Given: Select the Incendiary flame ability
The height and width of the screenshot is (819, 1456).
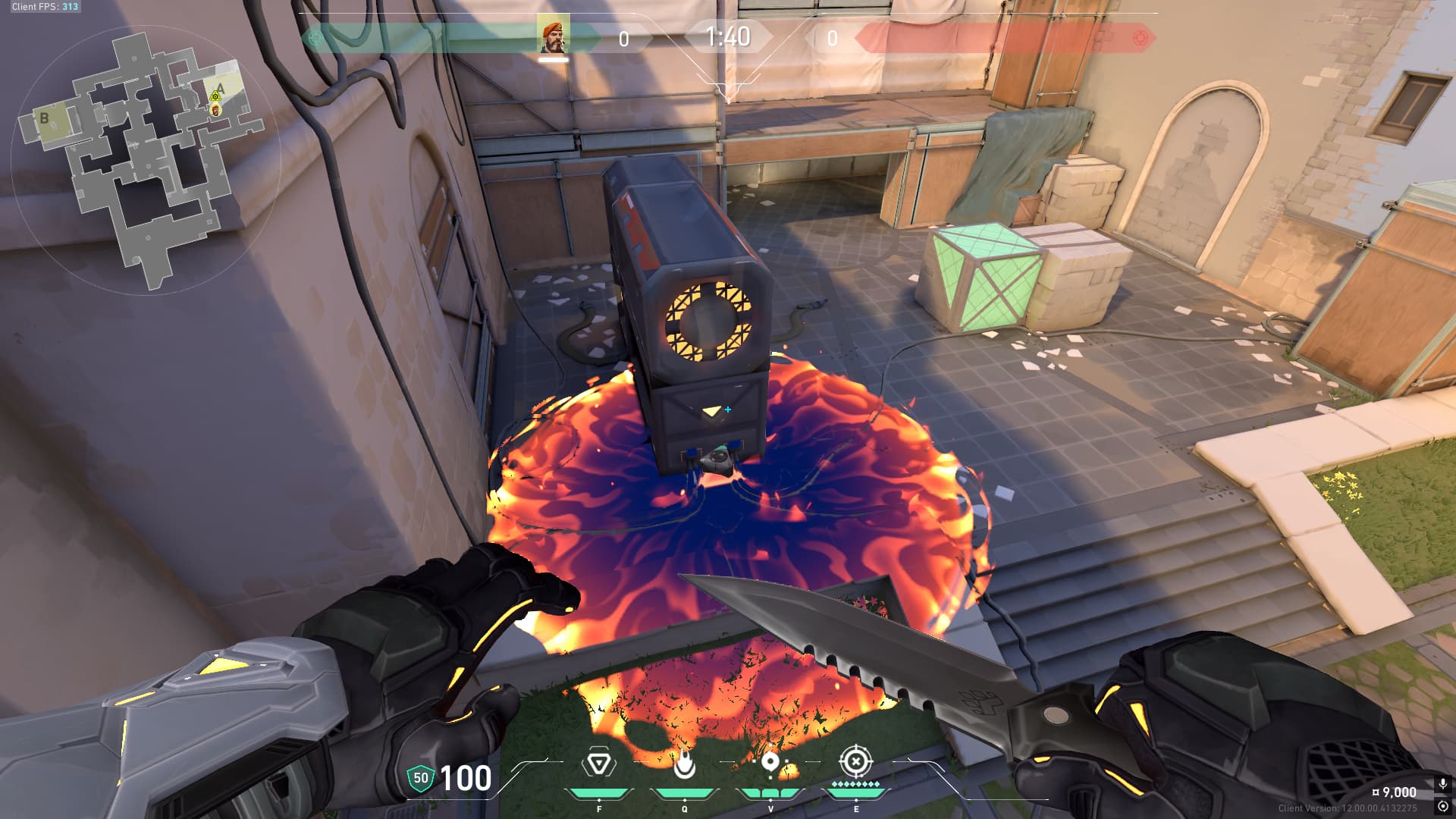Looking at the screenshot, I should tap(684, 764).
